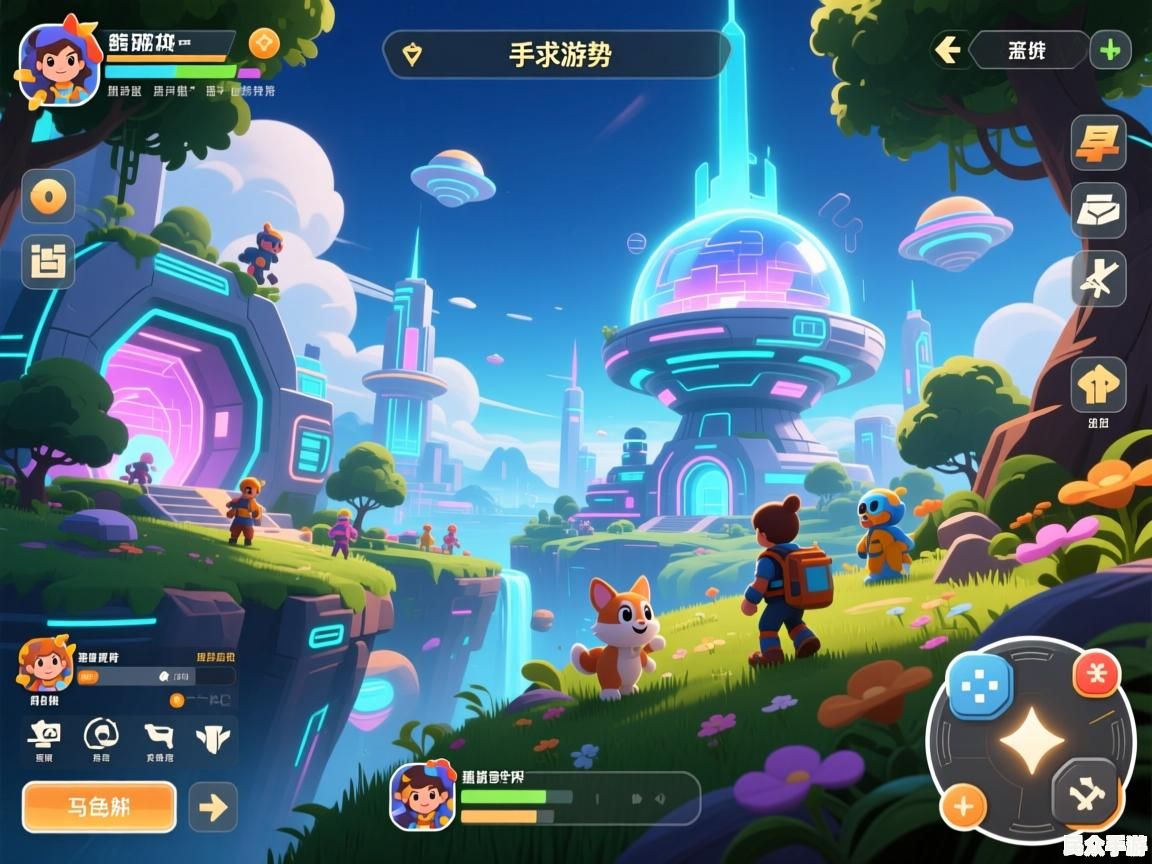
Task: Tap the orange plus button on action wheel
Action: 964,806
